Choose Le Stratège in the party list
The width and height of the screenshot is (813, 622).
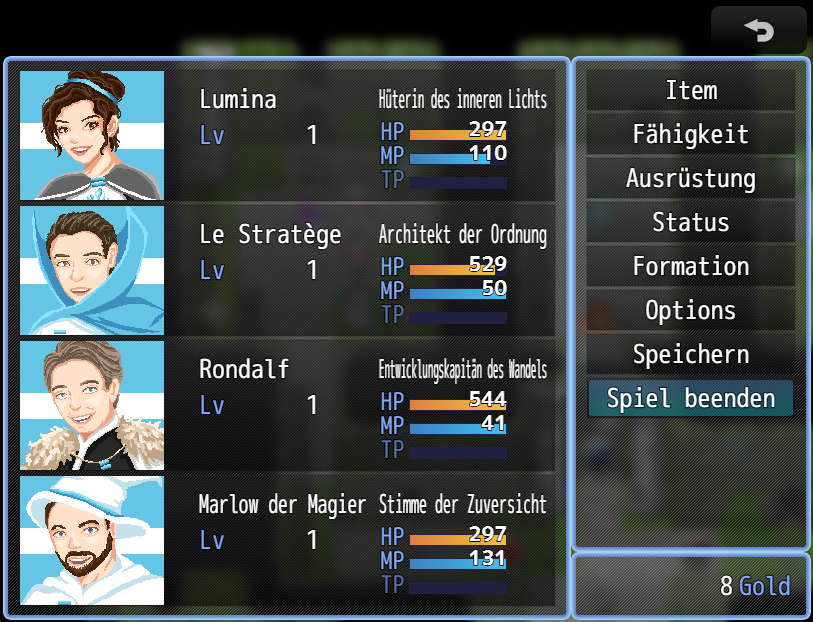(x=287, y=270)
